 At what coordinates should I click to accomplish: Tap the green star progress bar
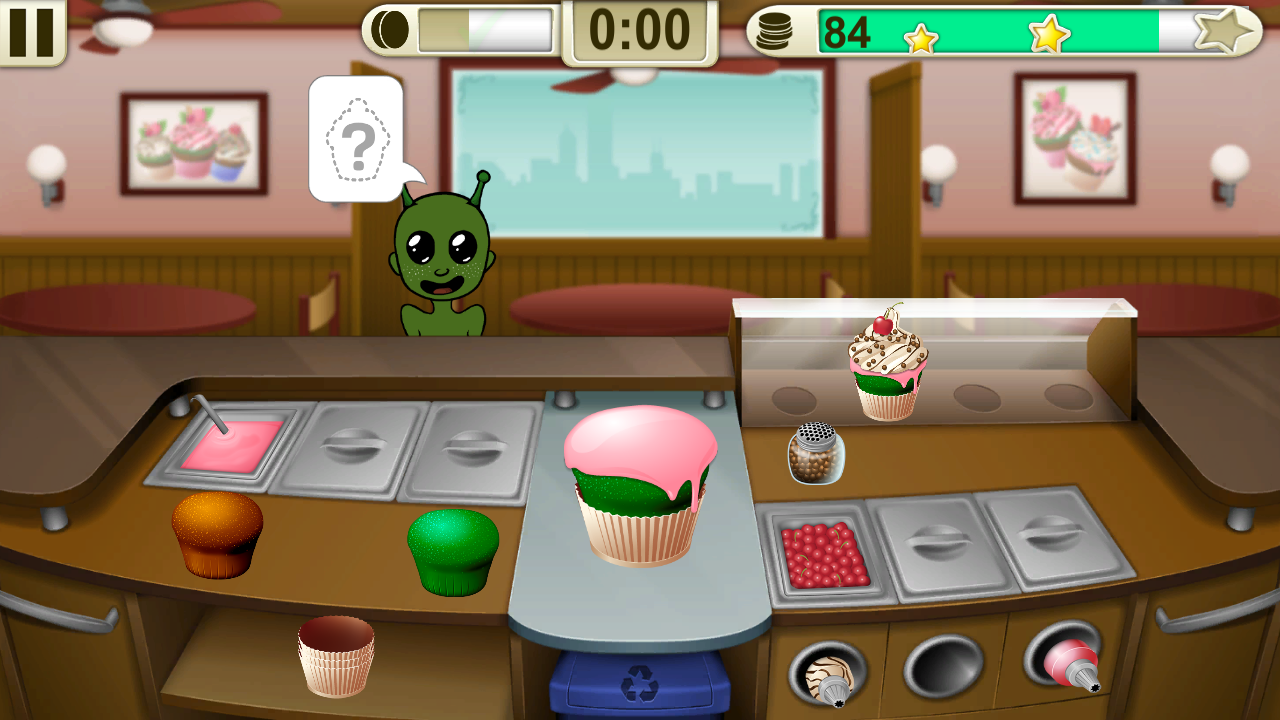tap(1000, 31)
